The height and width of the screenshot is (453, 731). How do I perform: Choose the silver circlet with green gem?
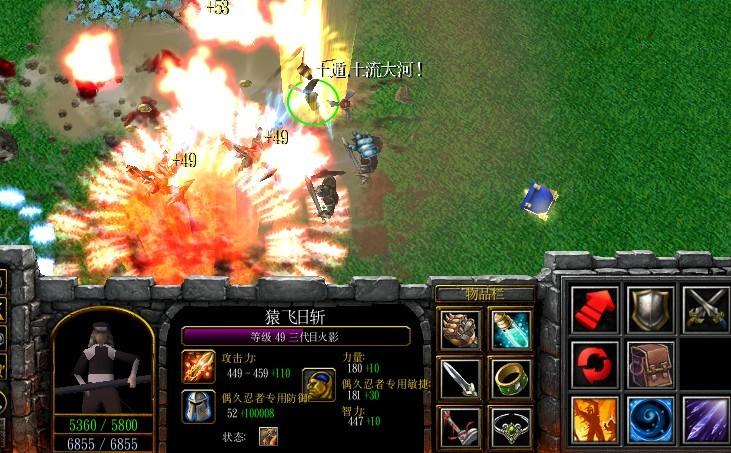tap(511, 427)
